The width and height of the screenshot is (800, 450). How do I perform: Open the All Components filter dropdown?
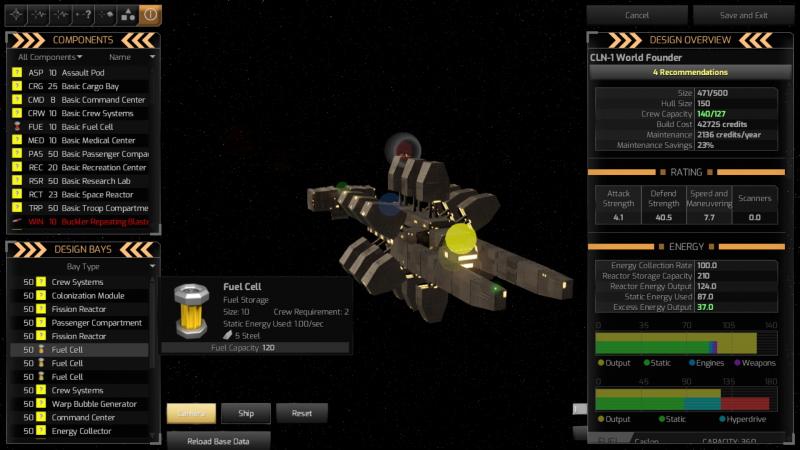[x=50, y=57]
